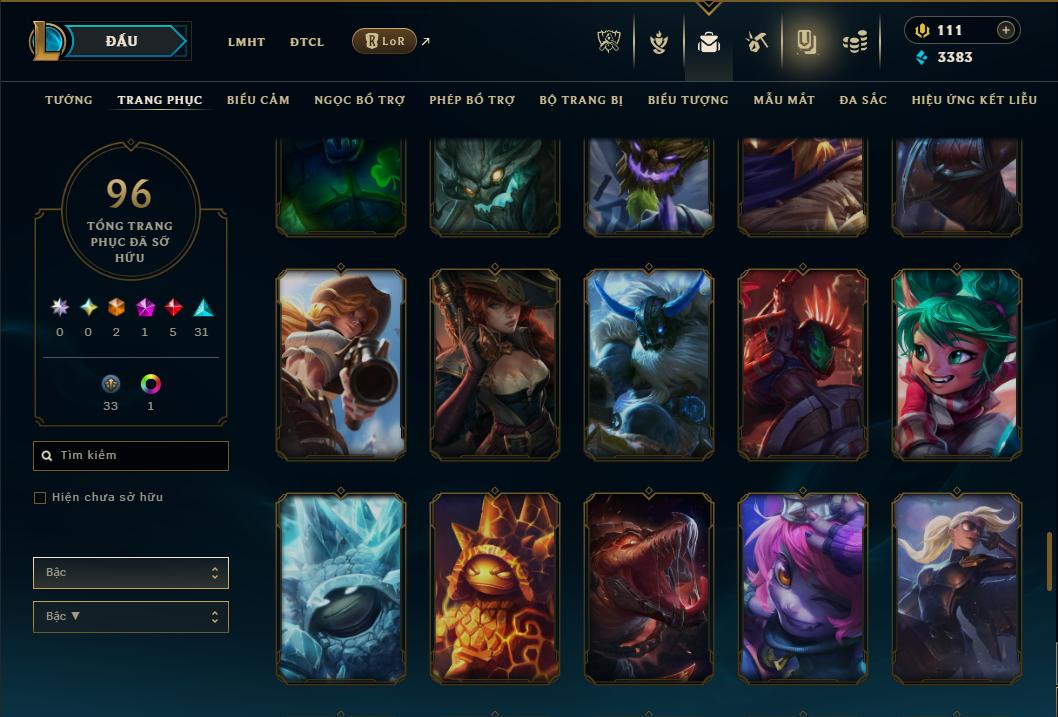Click the Tìm kiếm search field

(131, 456)
